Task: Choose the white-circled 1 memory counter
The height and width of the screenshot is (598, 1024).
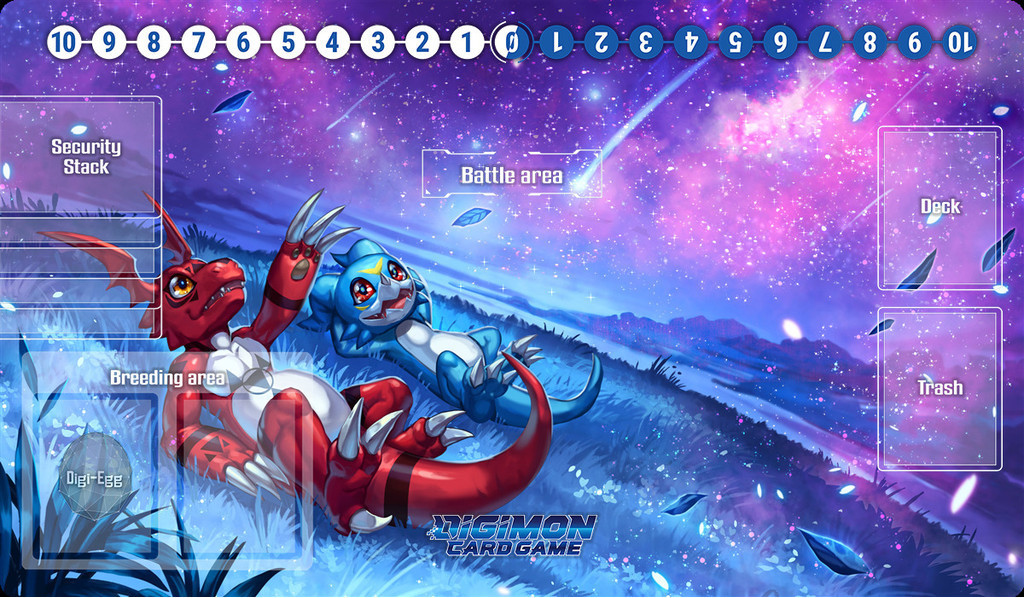Action: pyautogui.click(x=466, y=42)
